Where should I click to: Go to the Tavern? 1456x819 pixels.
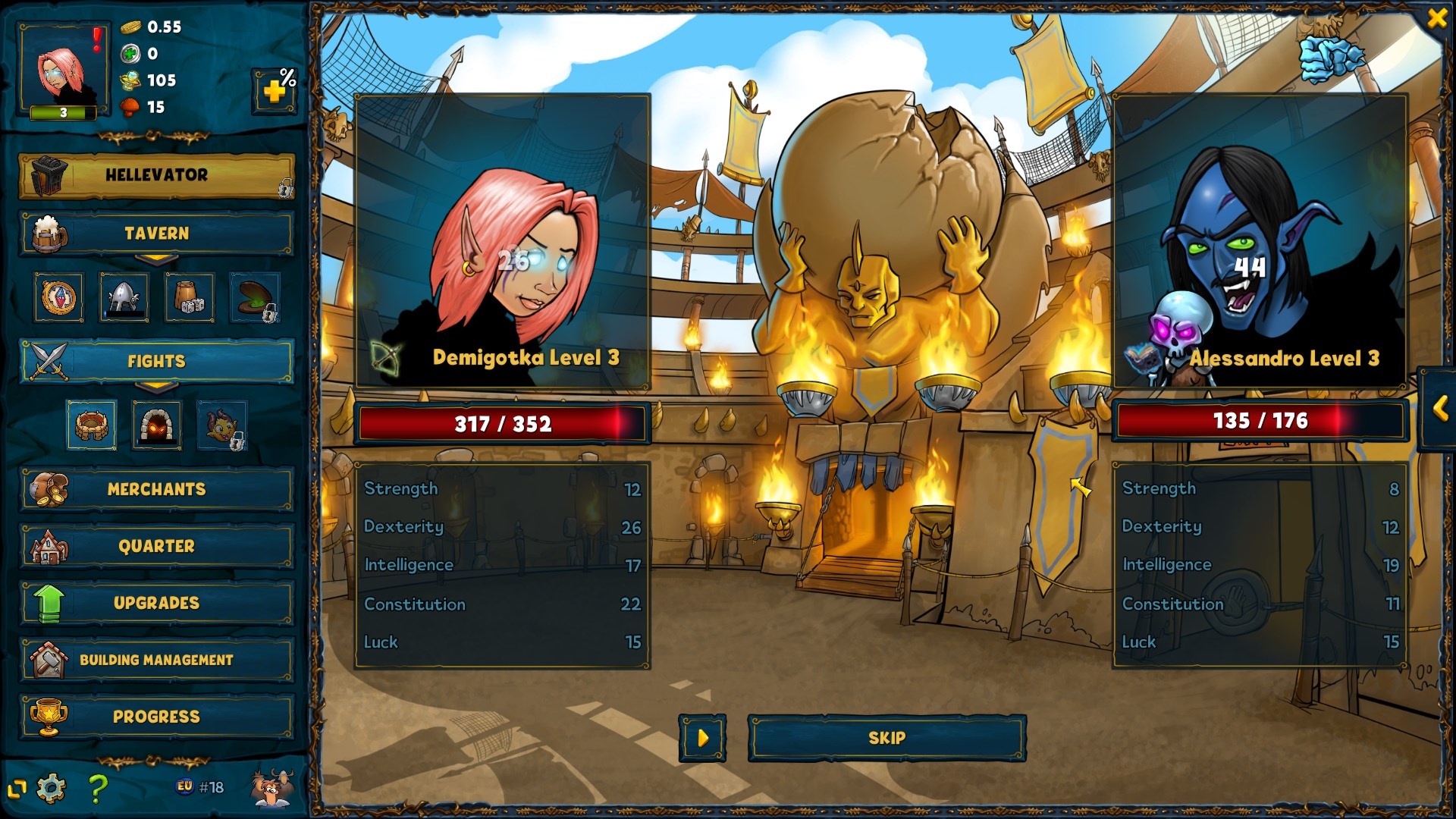coord(156,234)
